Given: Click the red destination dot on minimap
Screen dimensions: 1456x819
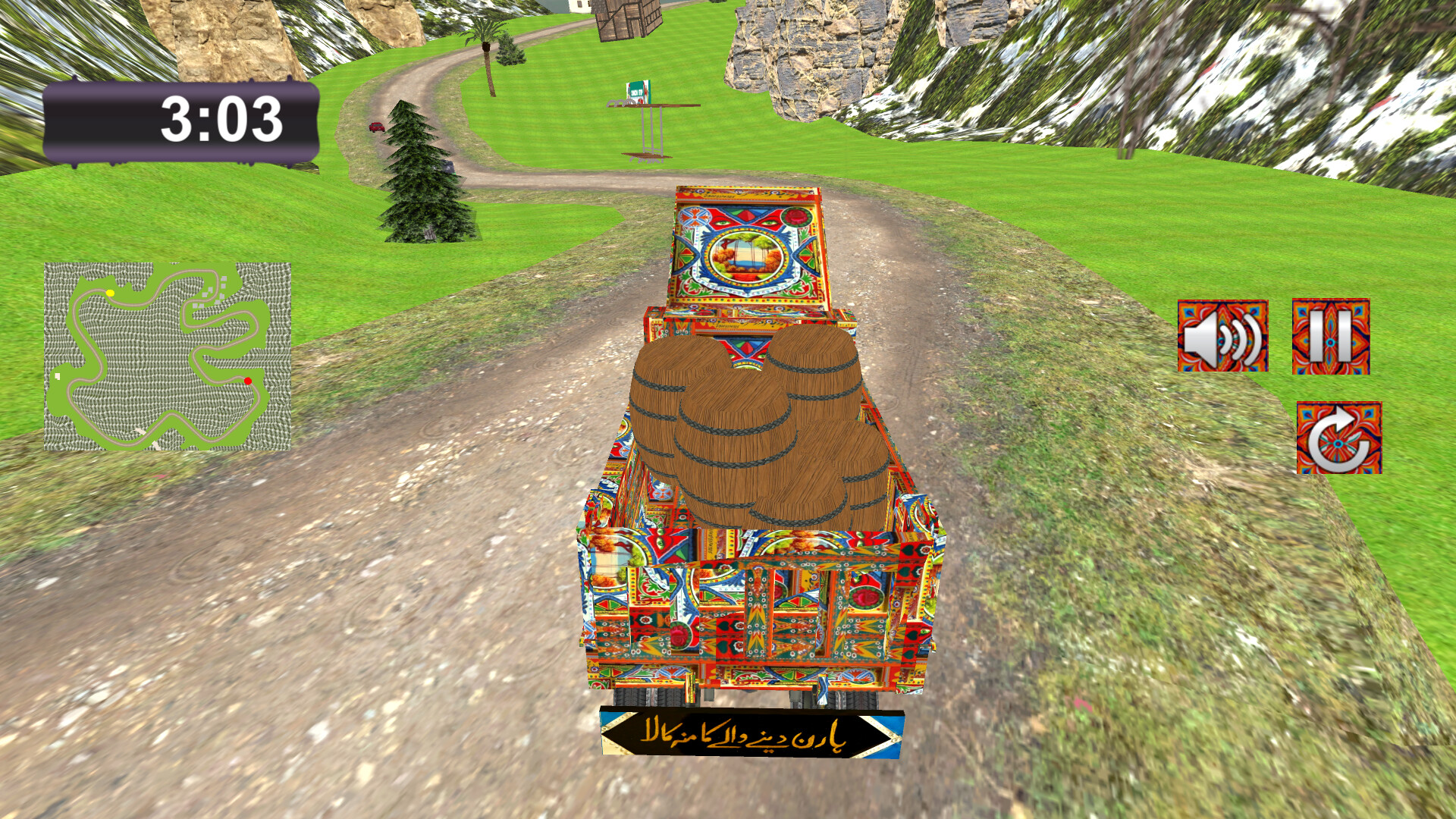Looking at the screenshot, I should [x=246, y=379].
